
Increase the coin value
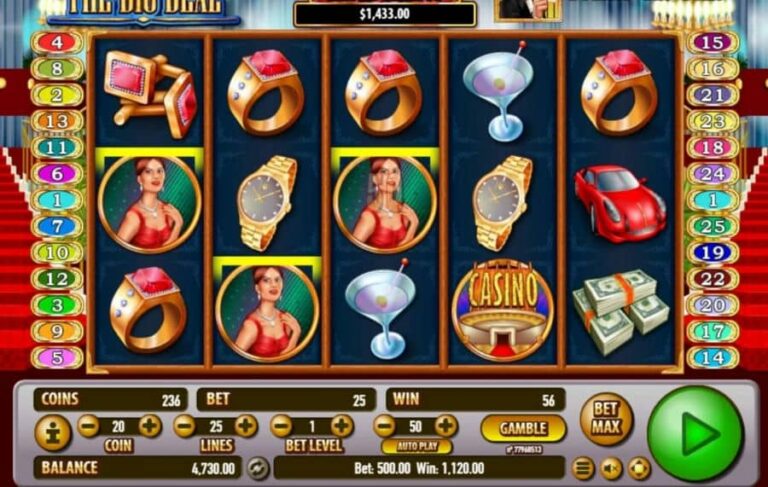pos(150,426)
